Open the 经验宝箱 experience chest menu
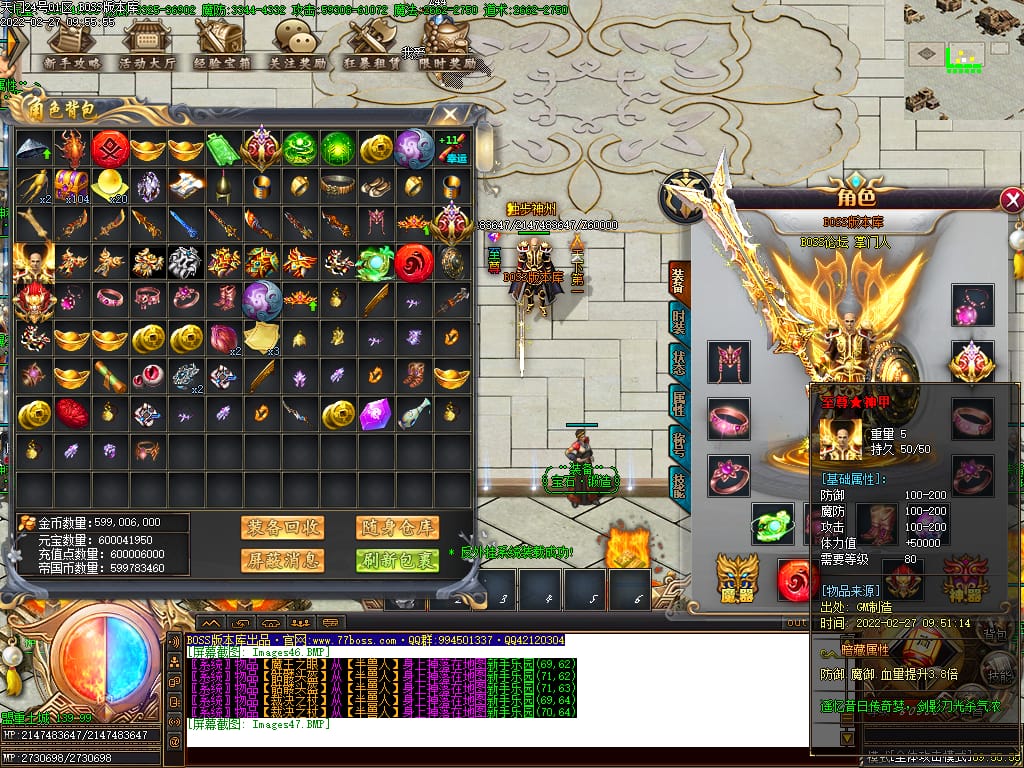 click(222, 45)
